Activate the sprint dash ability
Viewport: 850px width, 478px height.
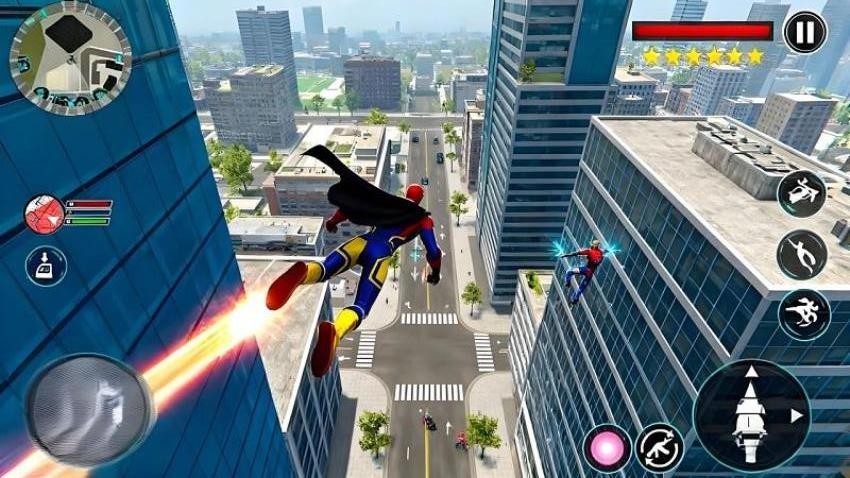804,314
